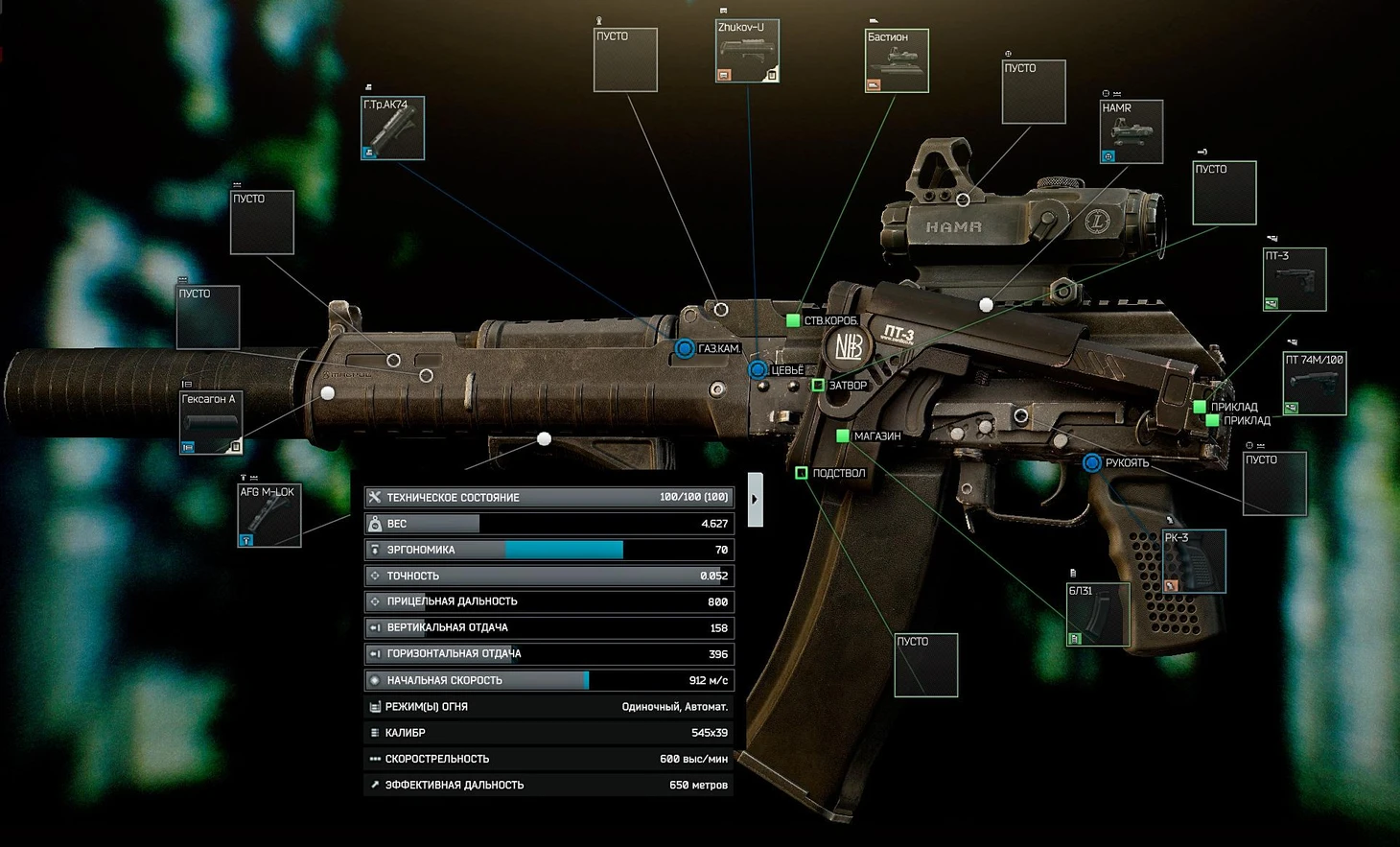Viewport: 1400px width, 847px height.
Task: Select the Гексагон А suppressor slot
Action: point(211,422)
